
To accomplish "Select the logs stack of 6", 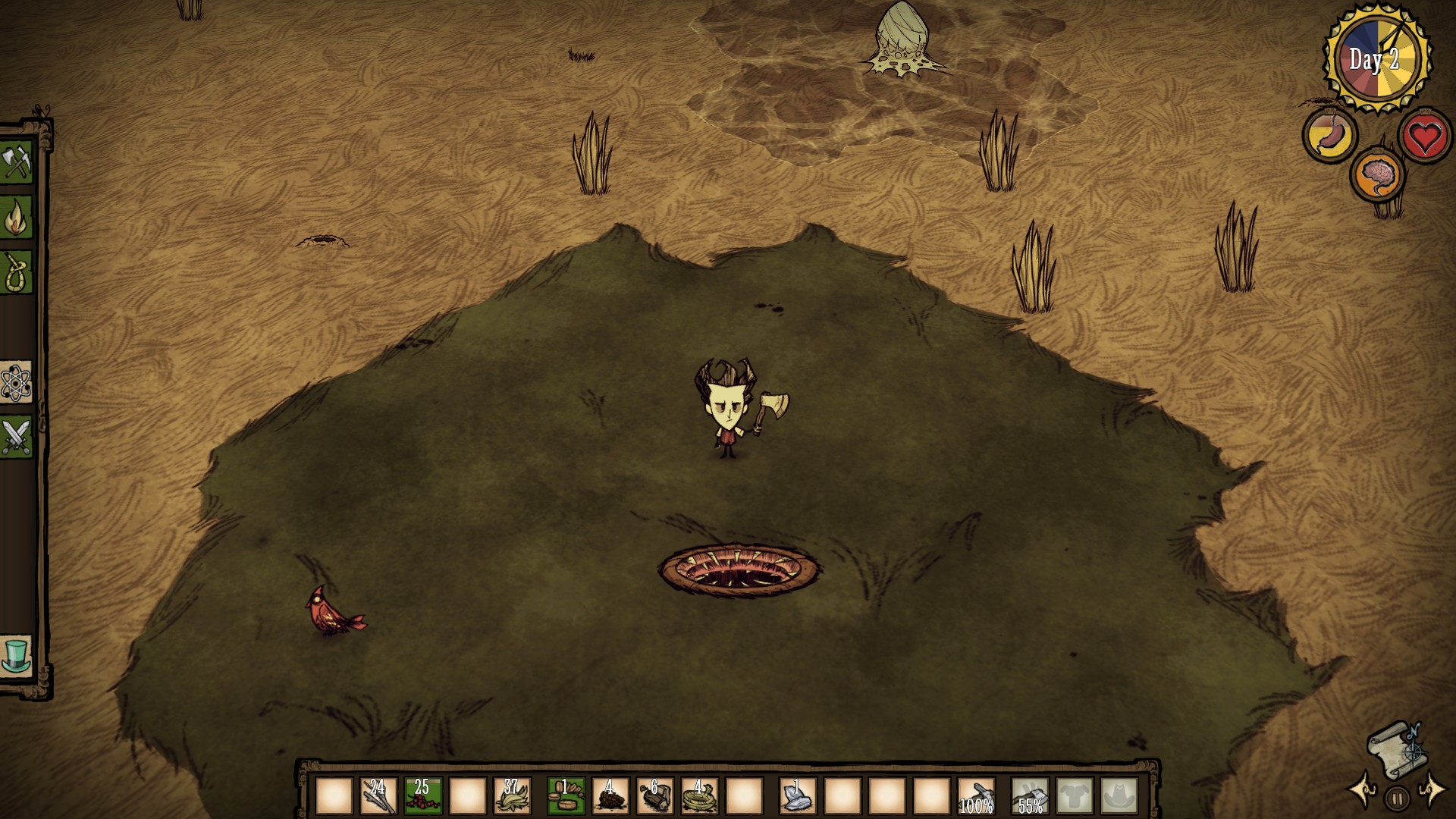I will [655, 796].
